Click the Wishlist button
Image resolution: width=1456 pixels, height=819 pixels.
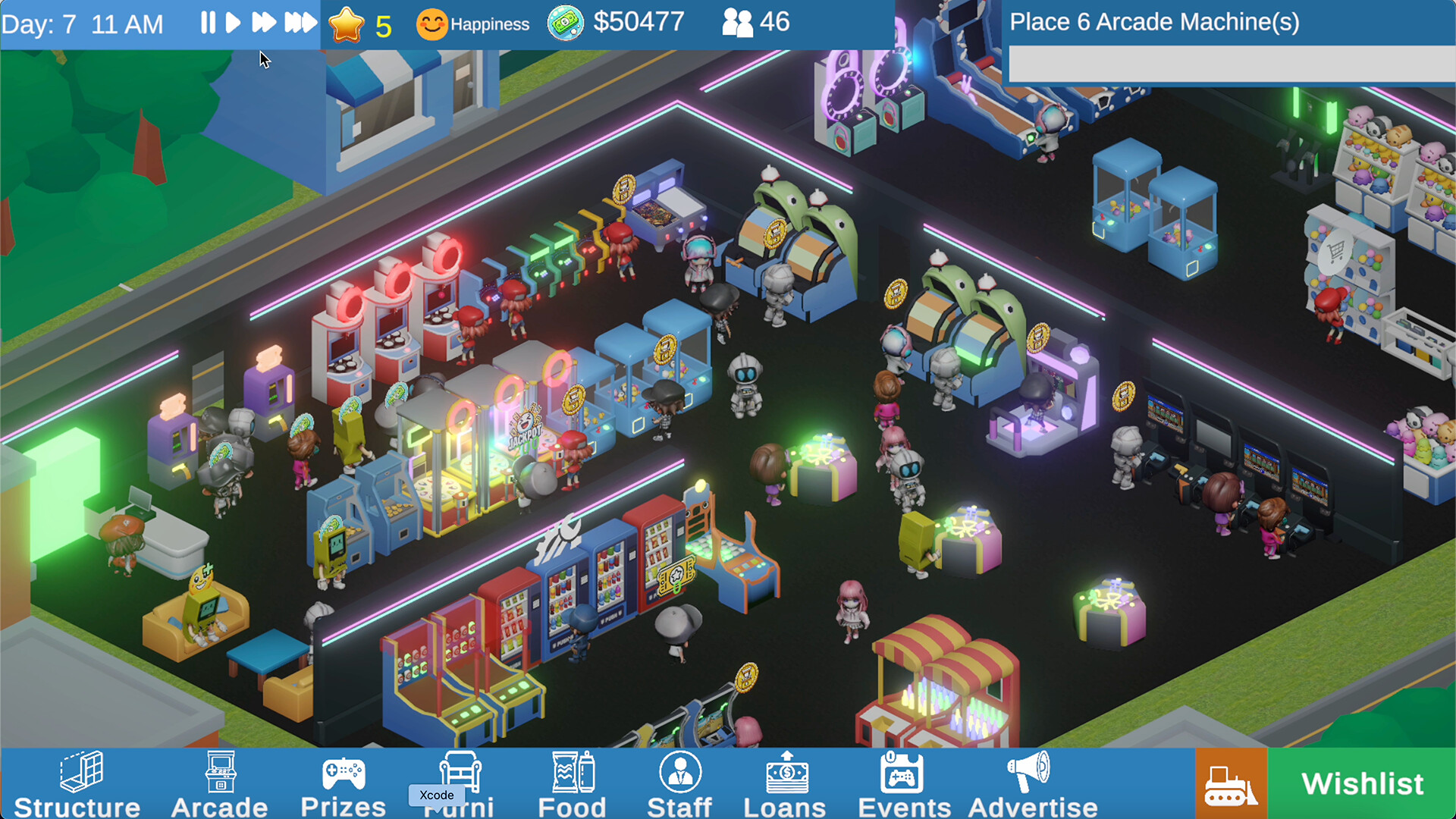(1360, 783)
